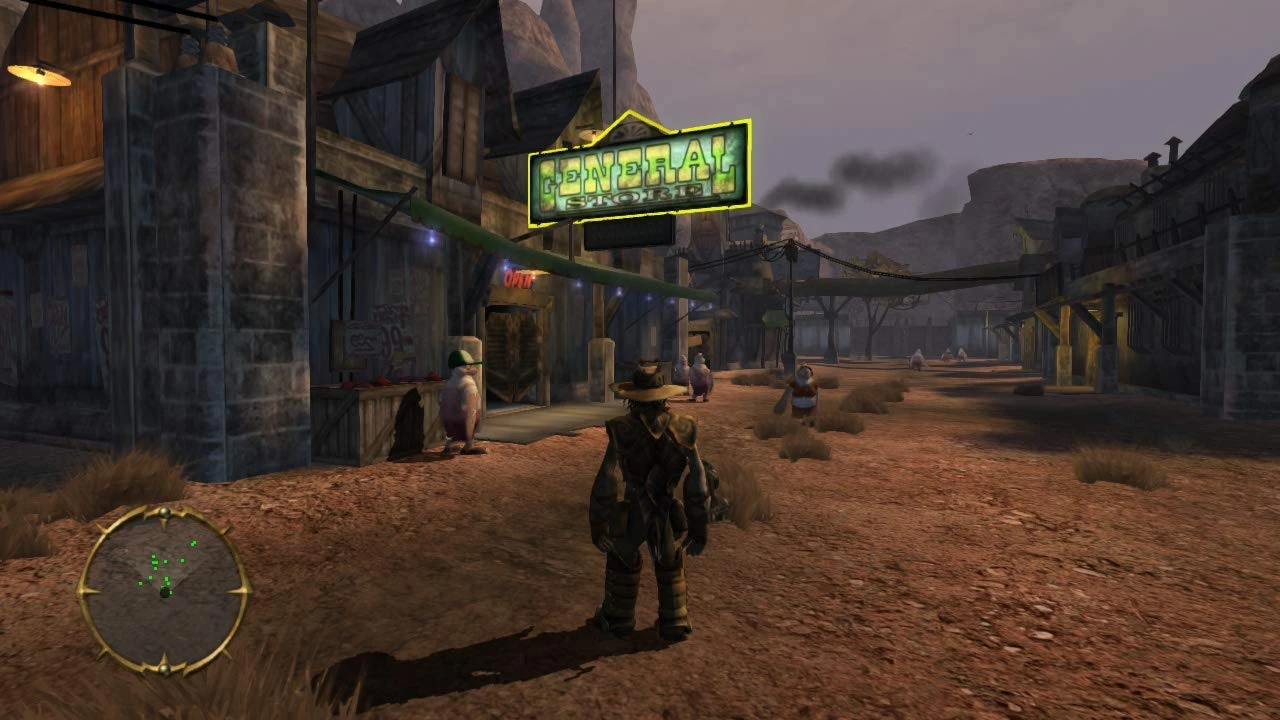Toggle the blue light above the store awning
This screenshot has height=720, width=1280.
pyautogui.click(x=431, y=241)
